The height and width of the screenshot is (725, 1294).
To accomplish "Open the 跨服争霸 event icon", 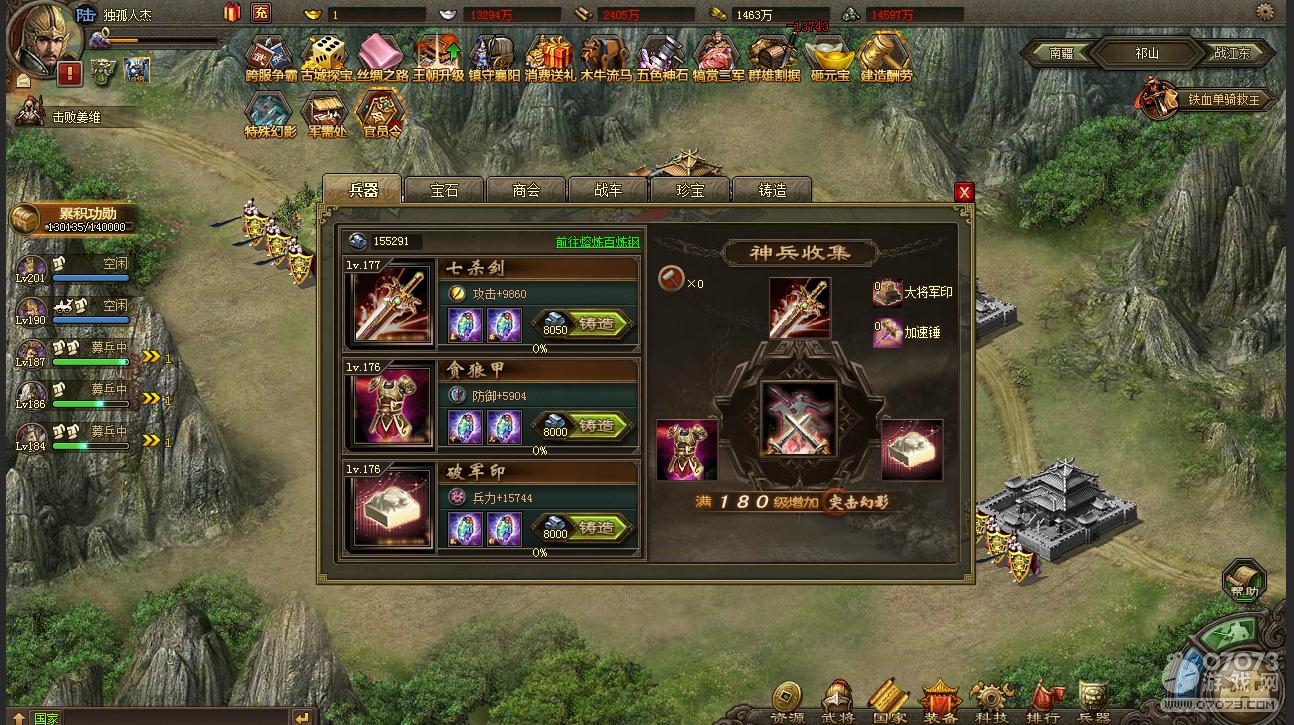I will 270,58.
